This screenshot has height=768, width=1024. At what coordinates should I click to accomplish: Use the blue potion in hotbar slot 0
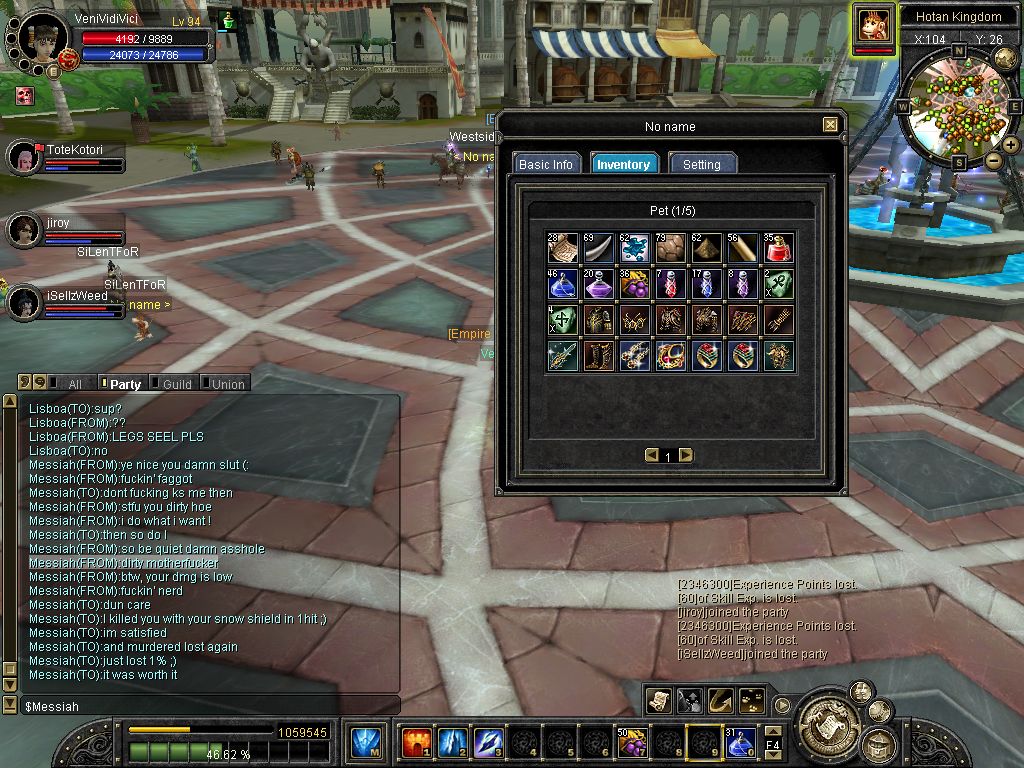coord(741,743)
